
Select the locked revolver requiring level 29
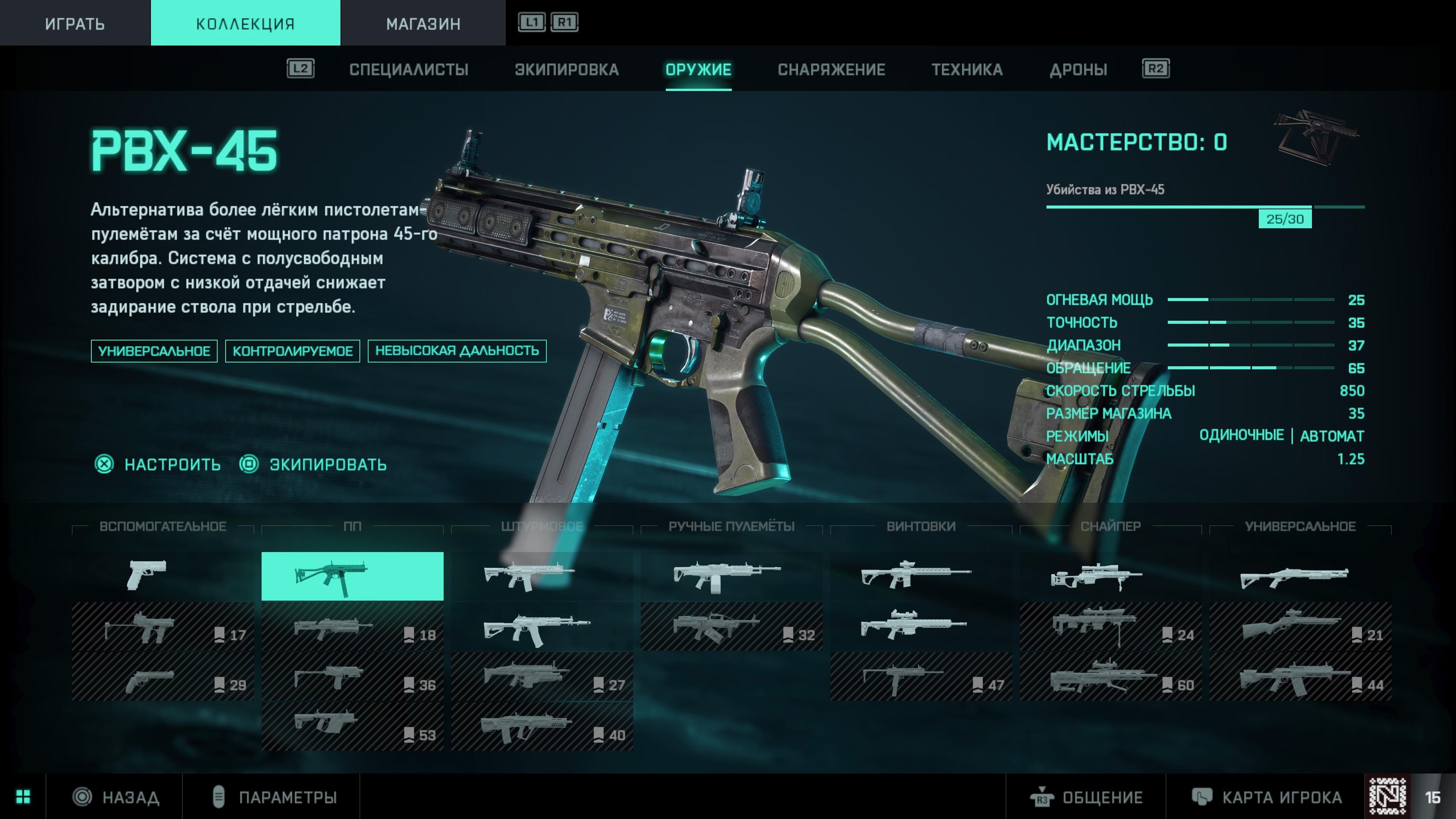coord(163,676)
